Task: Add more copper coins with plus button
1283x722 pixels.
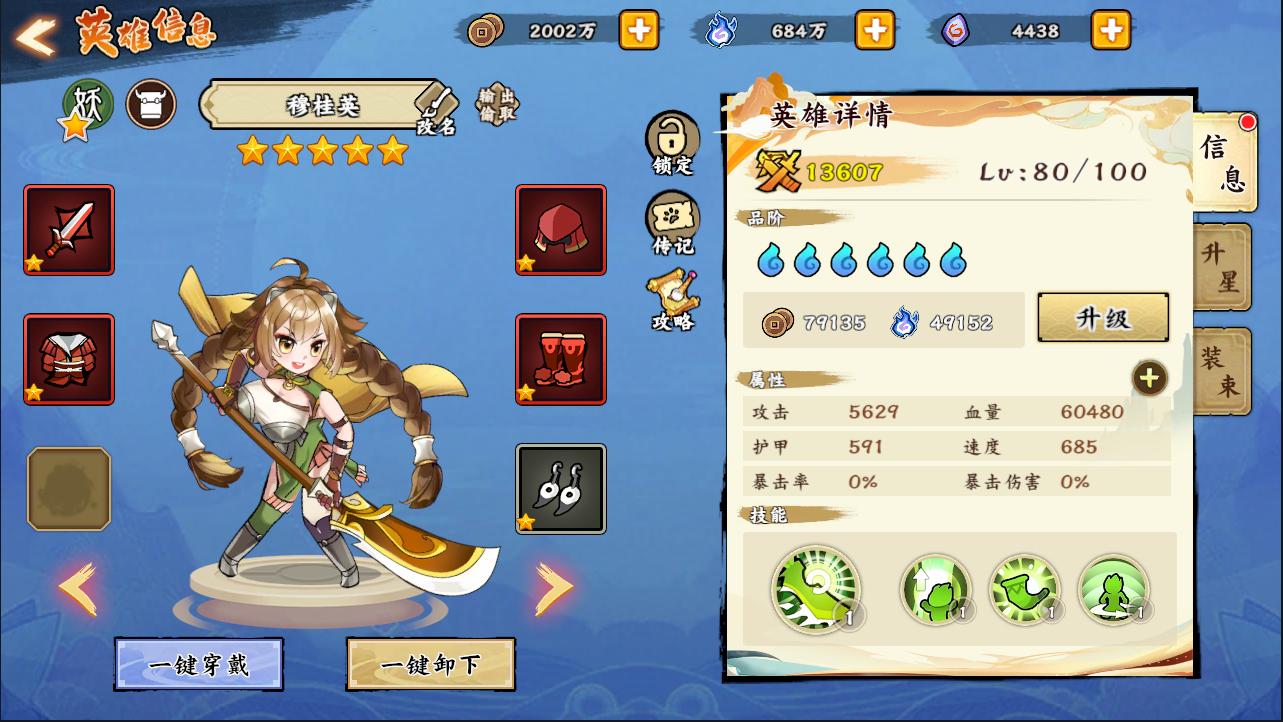Action: [x=639, y=30]
